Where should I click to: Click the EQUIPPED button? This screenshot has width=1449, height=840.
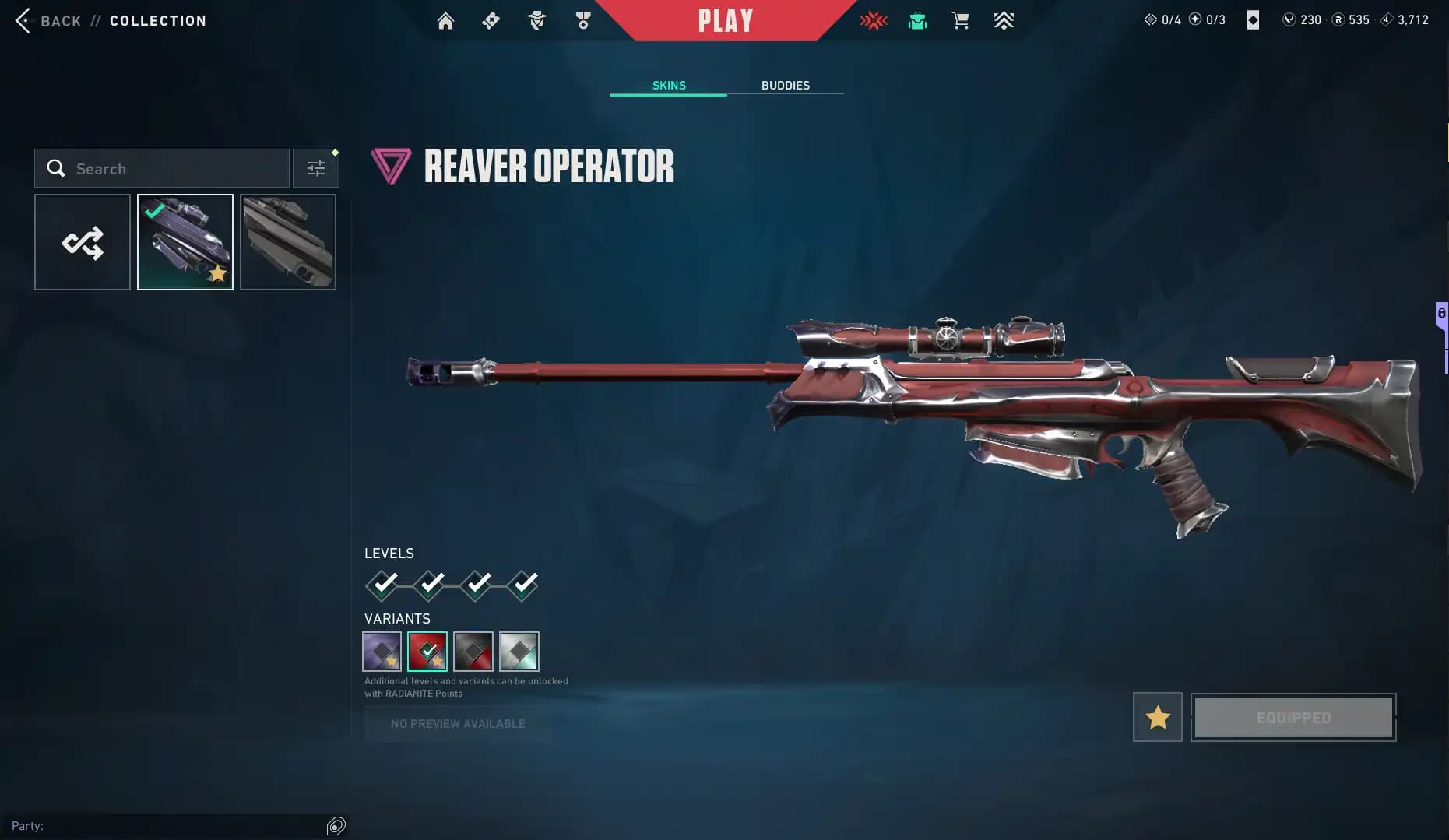click(x=1293, y=717)
